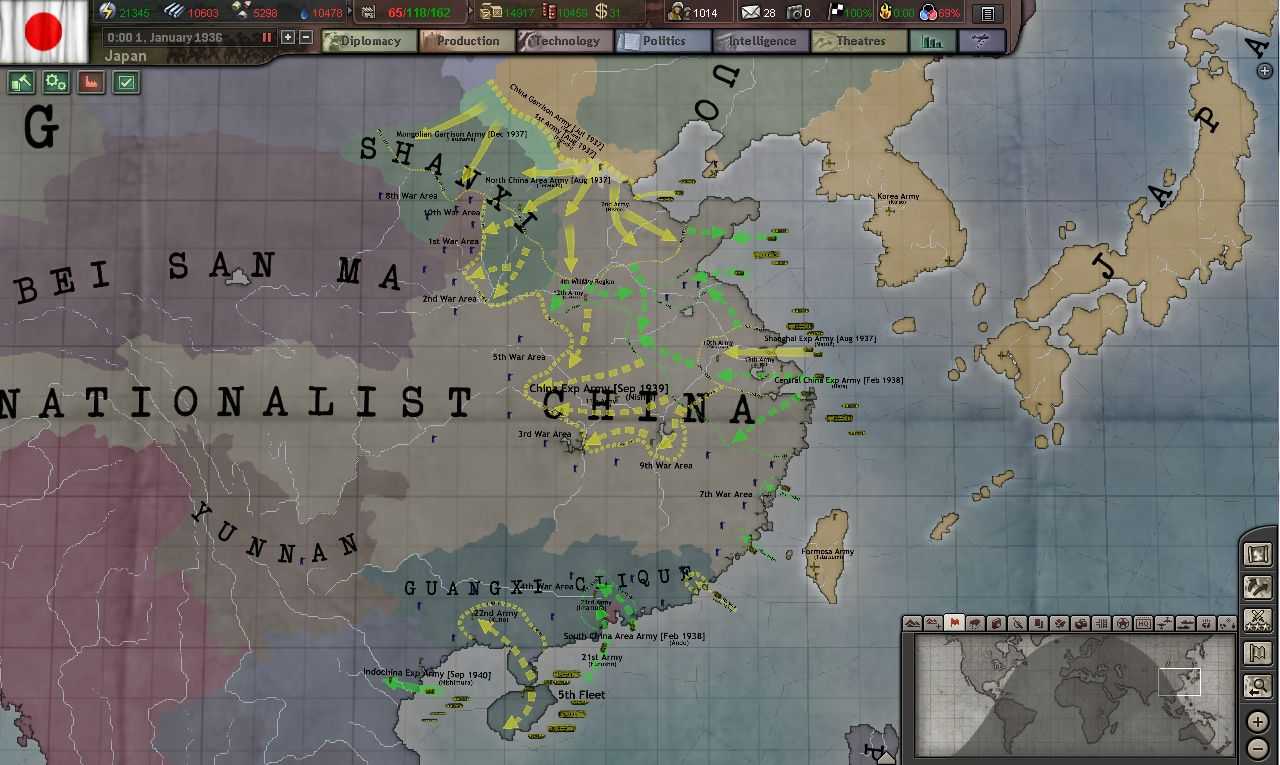Select the political flag map mode
The height and width of the screenshot is (765, 1280).
tap(953, 622)
